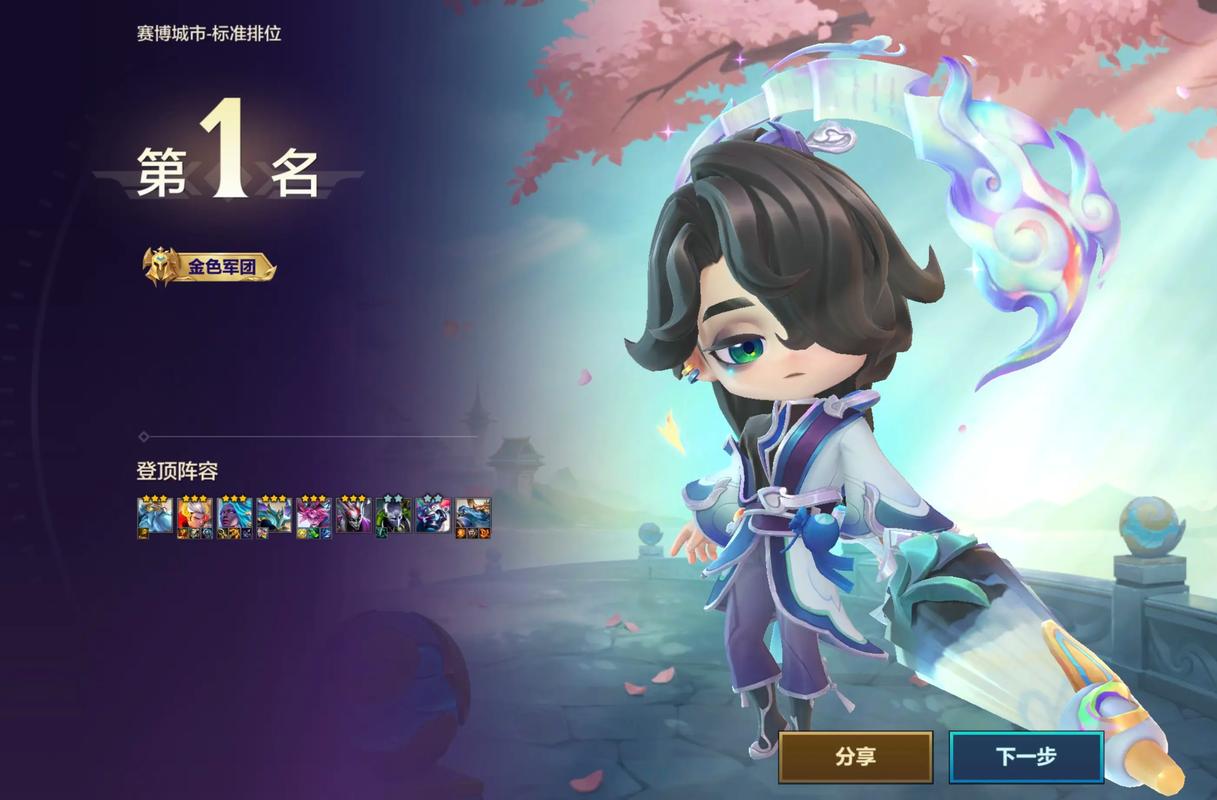Select the red-caped white-haired champion portrait
This screenshot has width=1217, height=800.
195,516
